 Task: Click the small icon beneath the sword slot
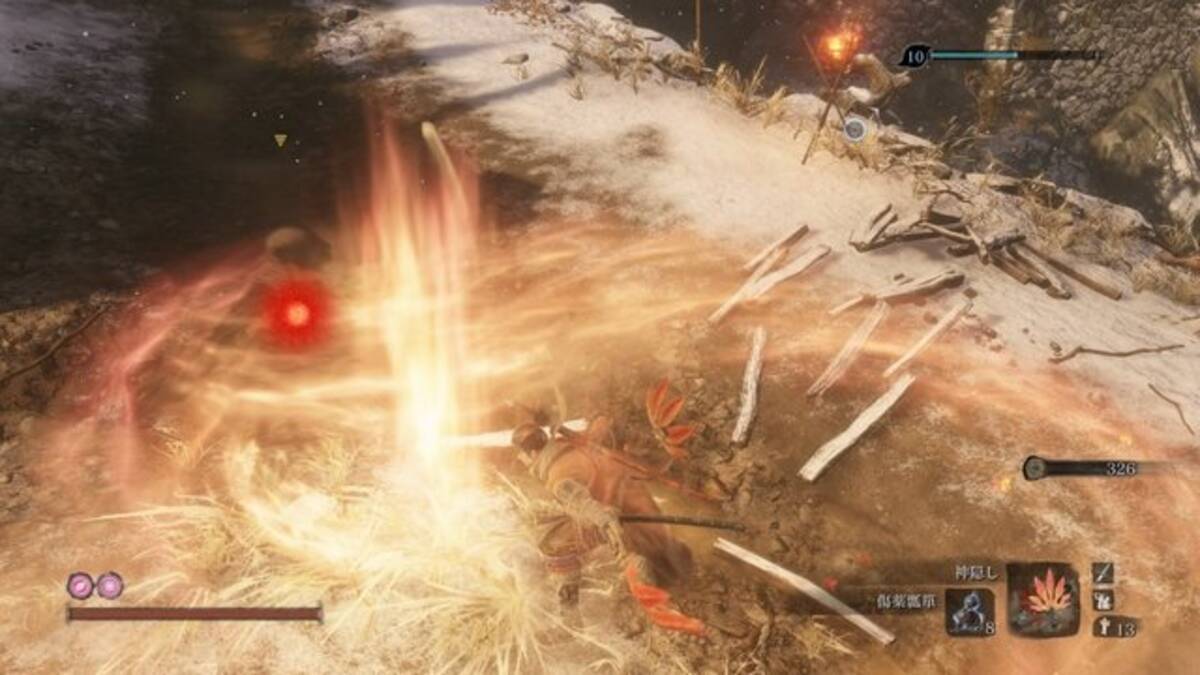coord(1102,600)
